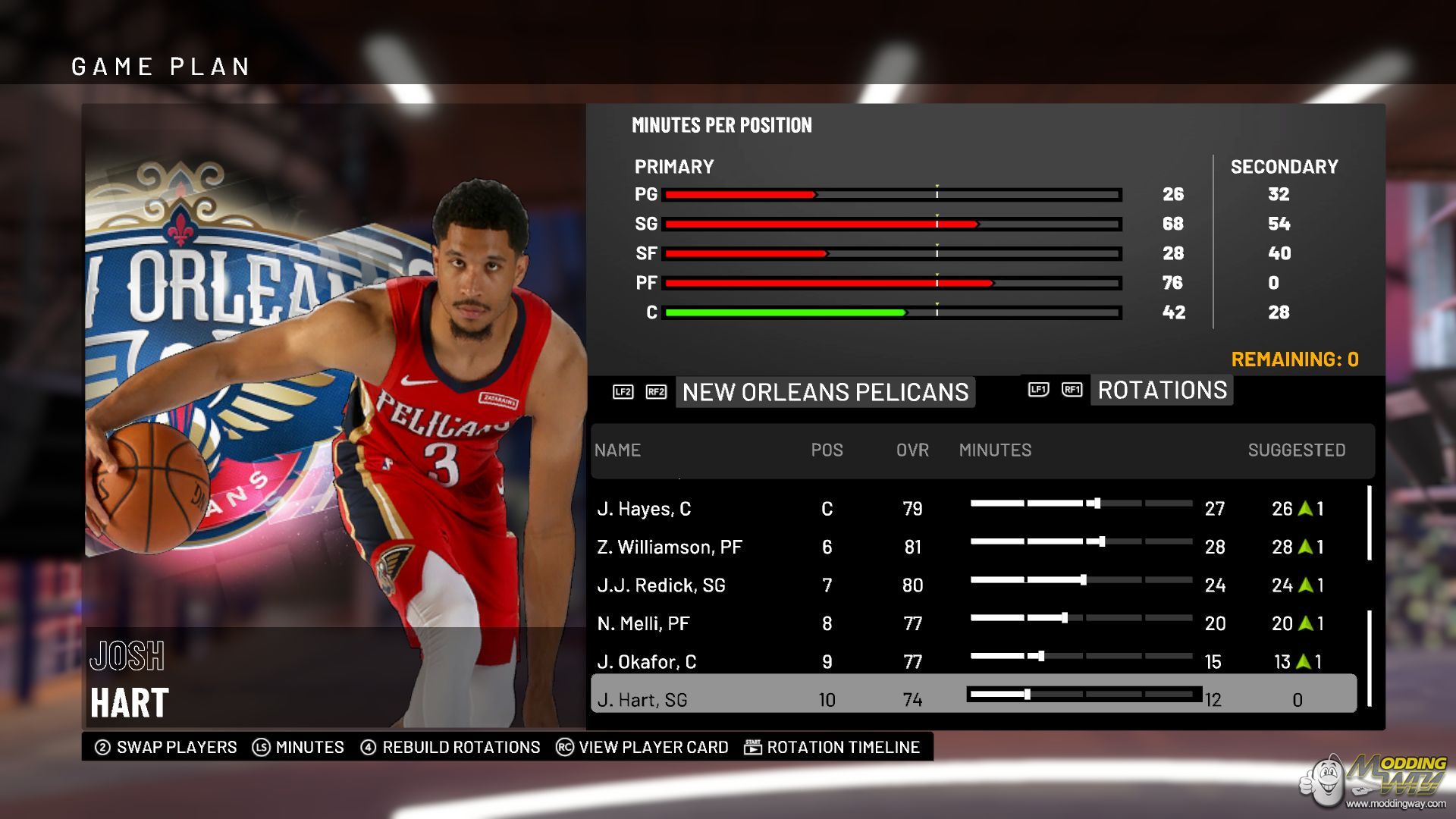Switch to the Rotations tab
This screenshot has width=1456, height=819.
pos(1162,391)
